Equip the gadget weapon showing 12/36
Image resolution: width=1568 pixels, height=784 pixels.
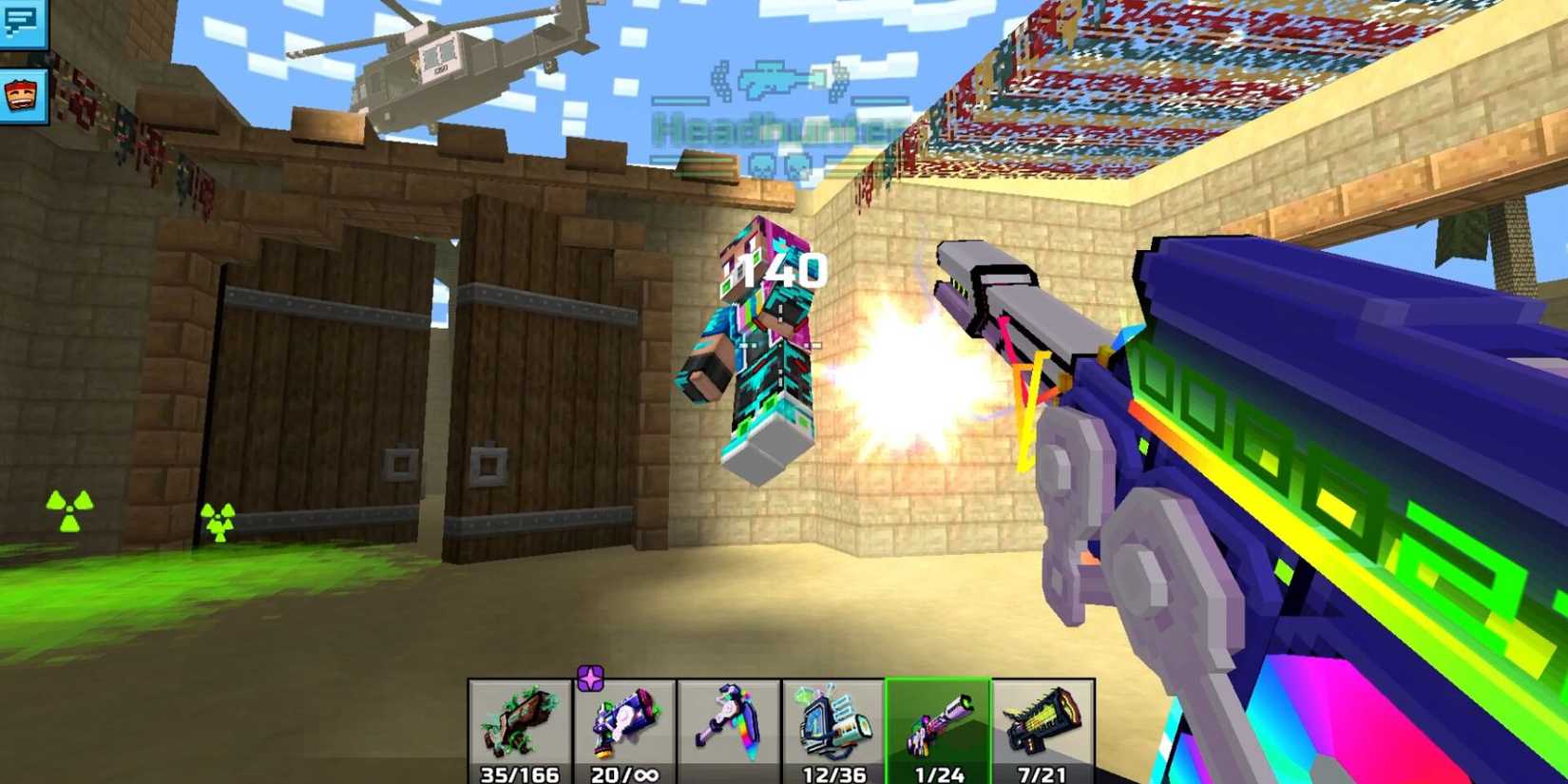point(836,727)
